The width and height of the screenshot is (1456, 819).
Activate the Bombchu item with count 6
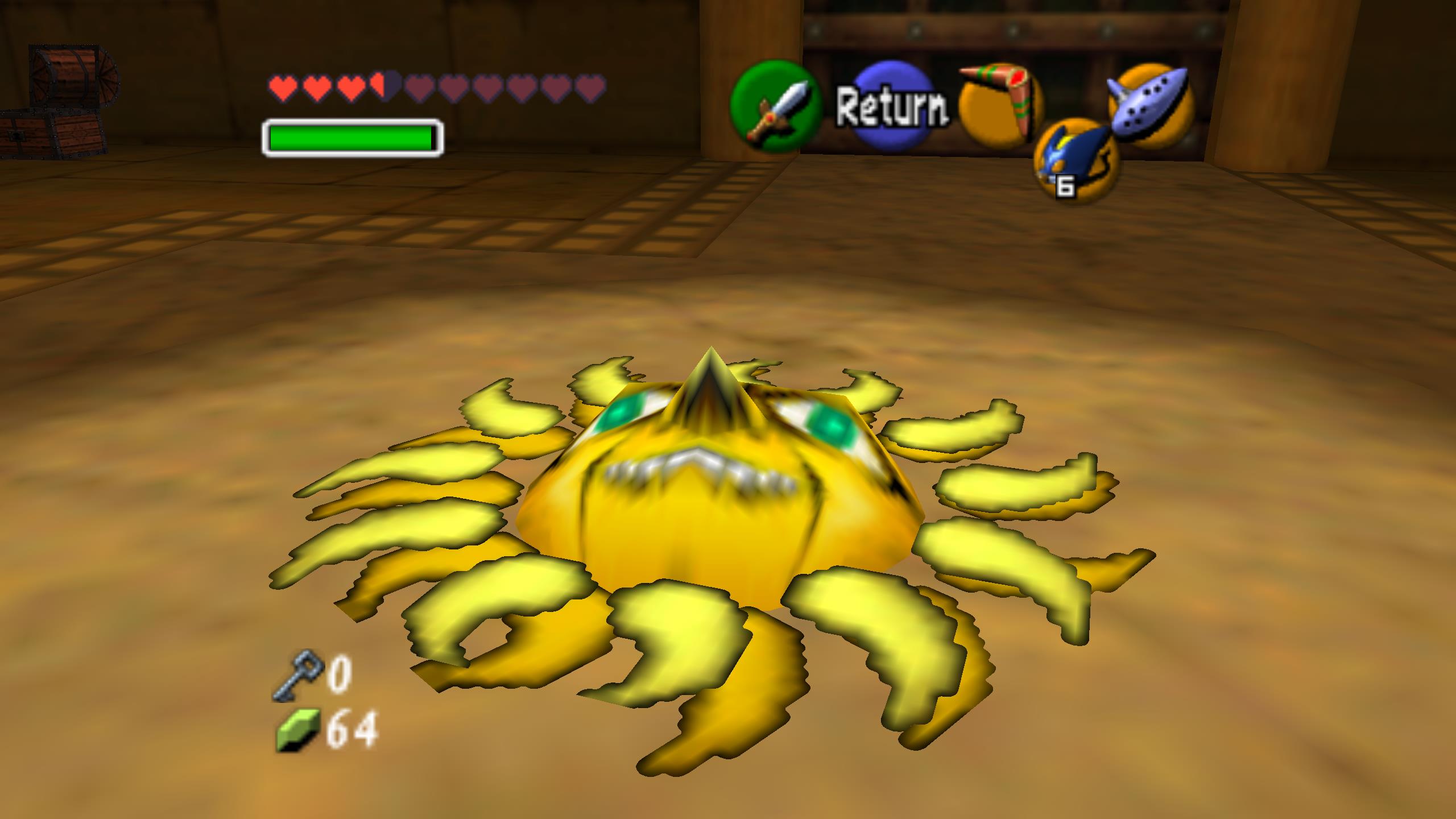[1076, 160]
